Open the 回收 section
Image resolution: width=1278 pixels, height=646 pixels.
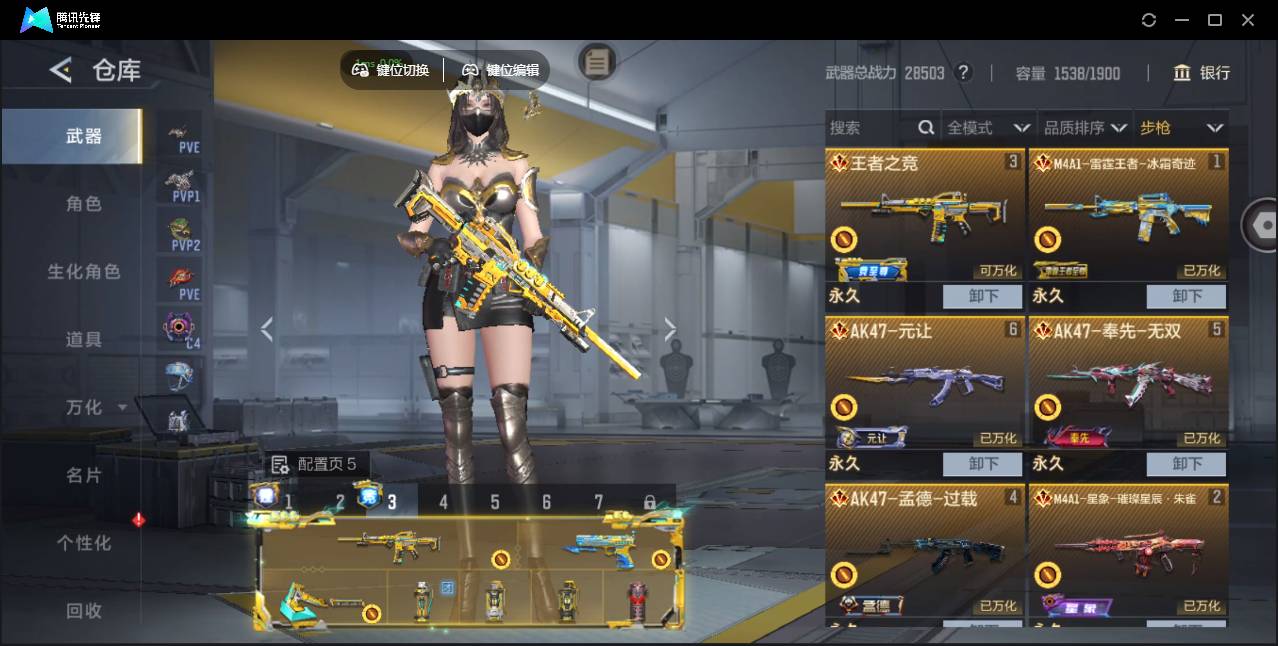coord(84,610)
